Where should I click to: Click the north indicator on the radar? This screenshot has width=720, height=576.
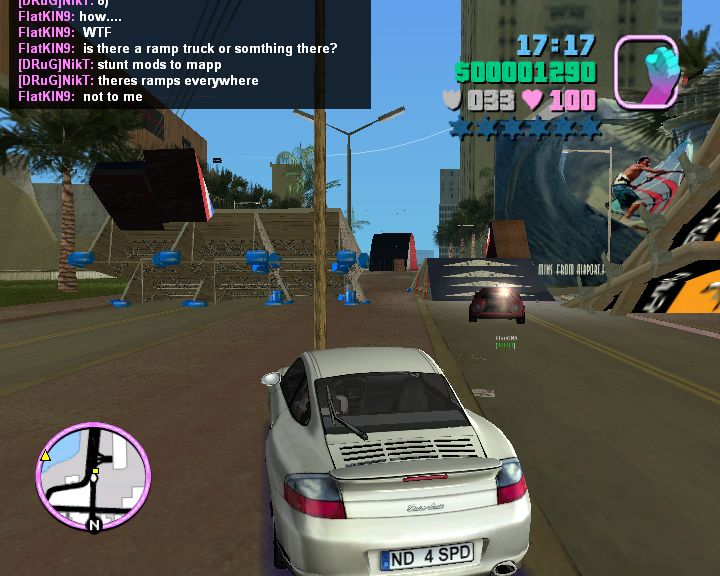pos(95,524)
